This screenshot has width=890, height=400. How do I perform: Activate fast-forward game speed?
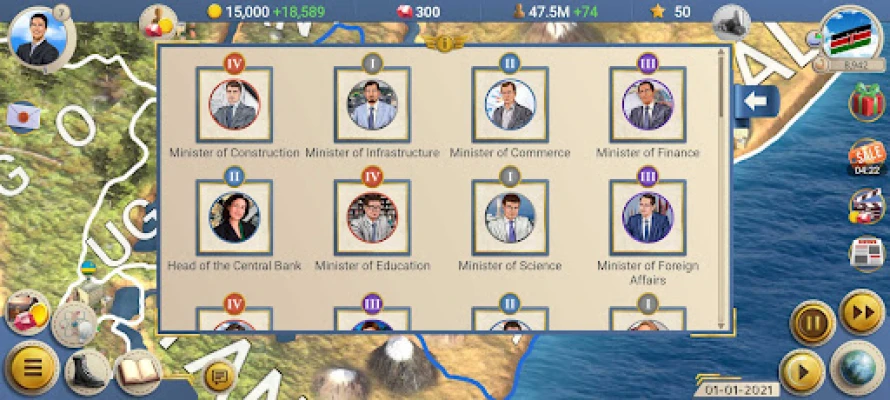tap(861, 313)
